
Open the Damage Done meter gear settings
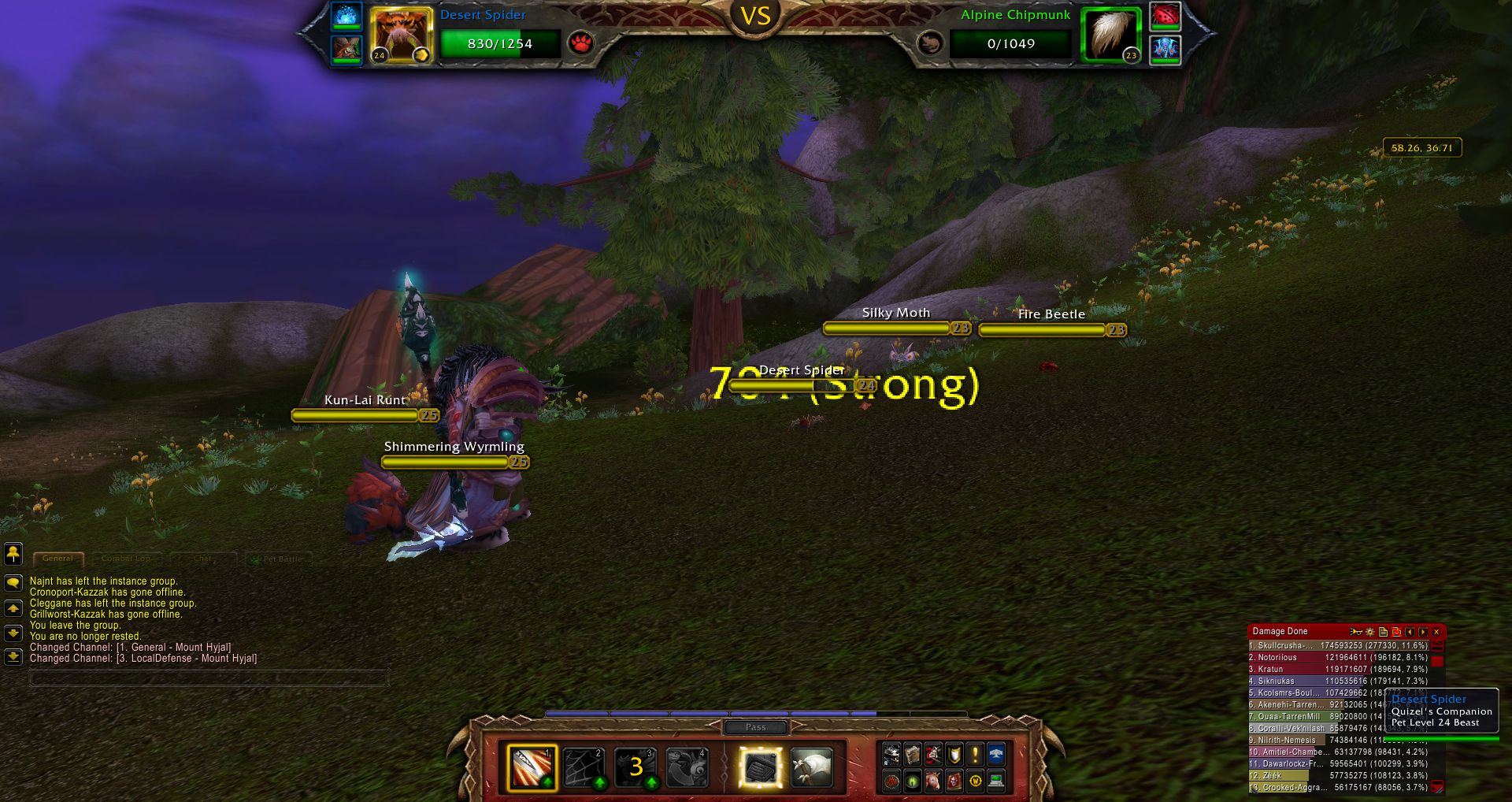[x=1369, y=632]
